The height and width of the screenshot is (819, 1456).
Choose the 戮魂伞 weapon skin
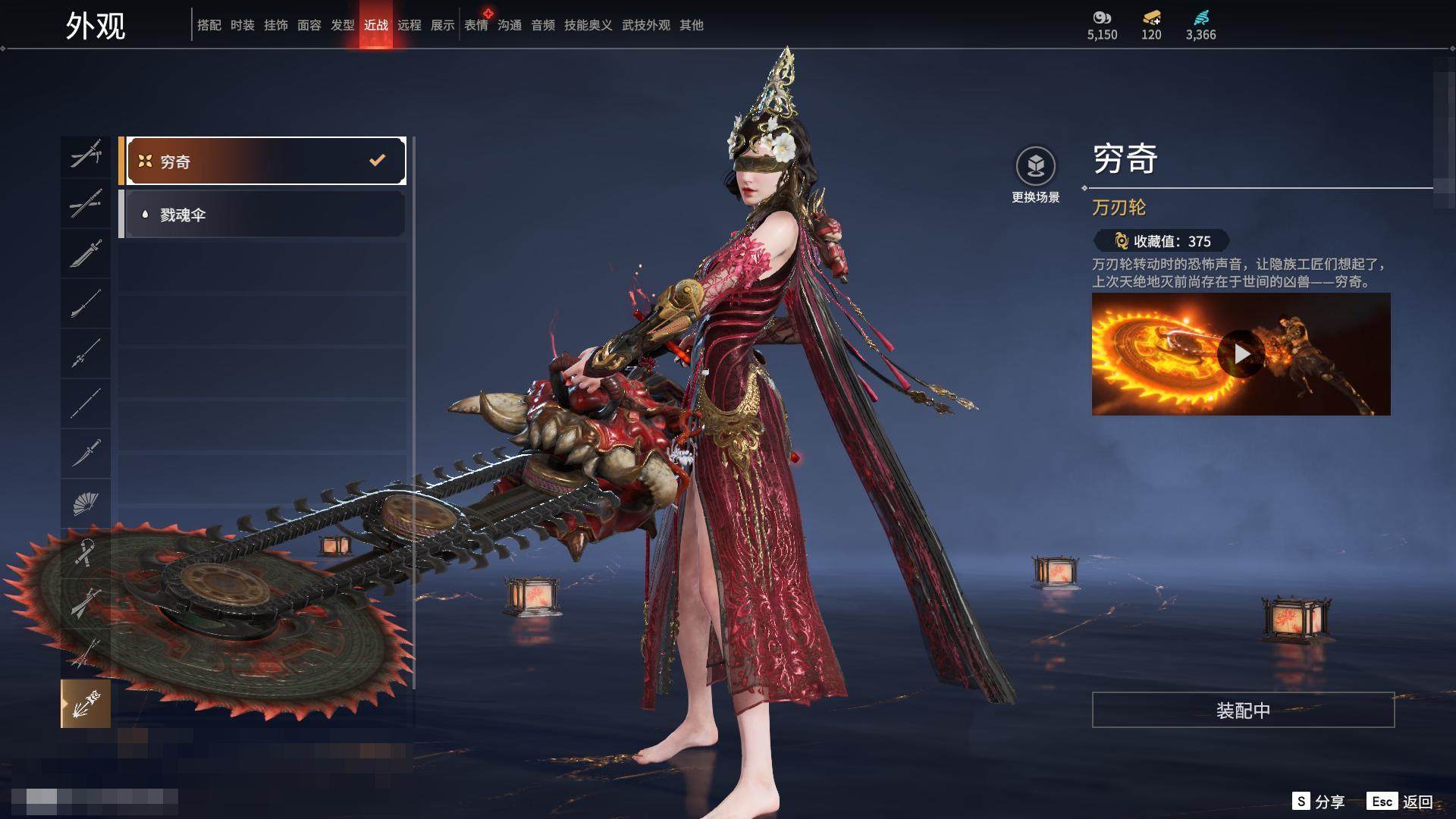click(262, 215)
